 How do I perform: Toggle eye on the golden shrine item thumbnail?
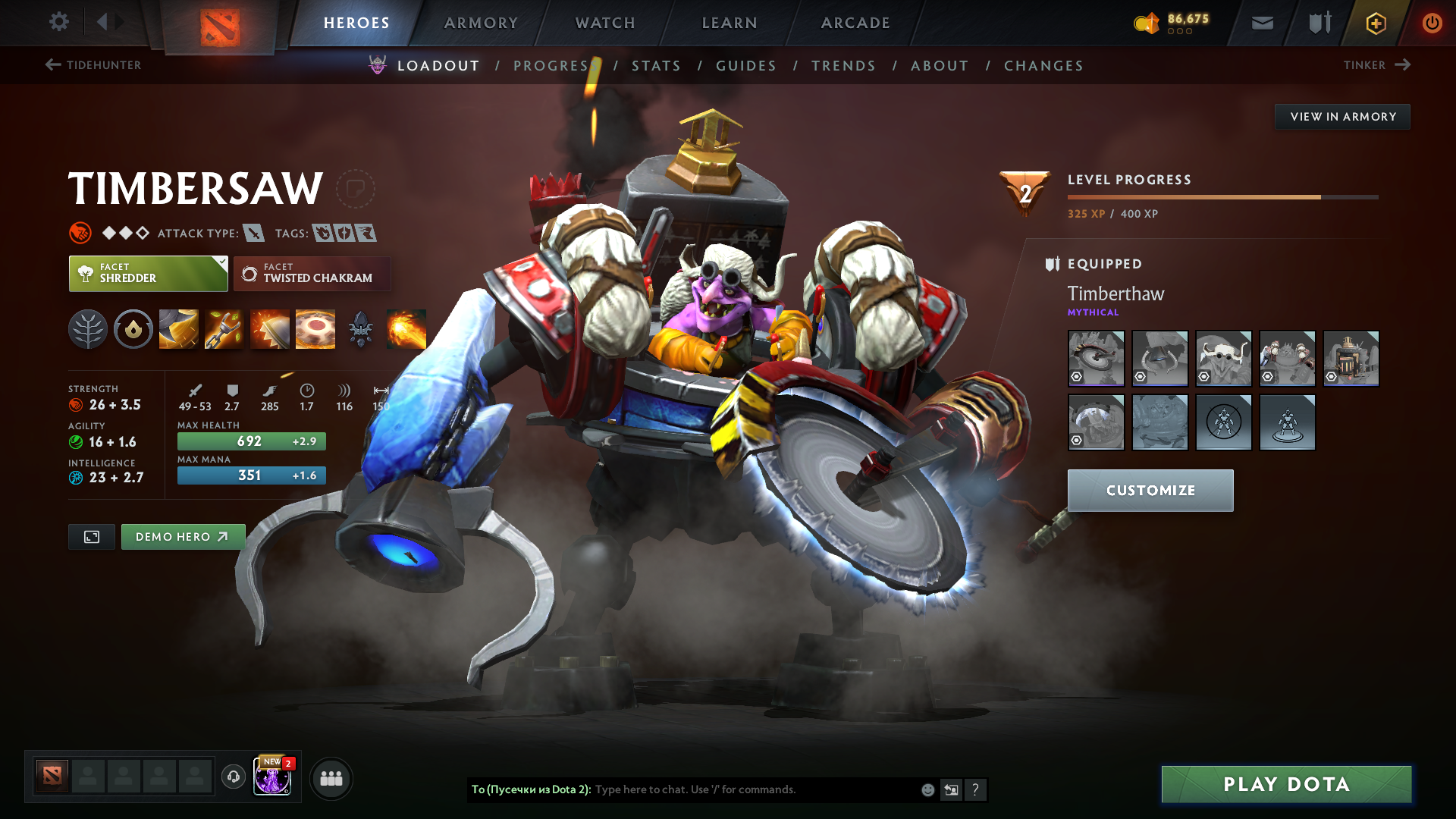1332,376
